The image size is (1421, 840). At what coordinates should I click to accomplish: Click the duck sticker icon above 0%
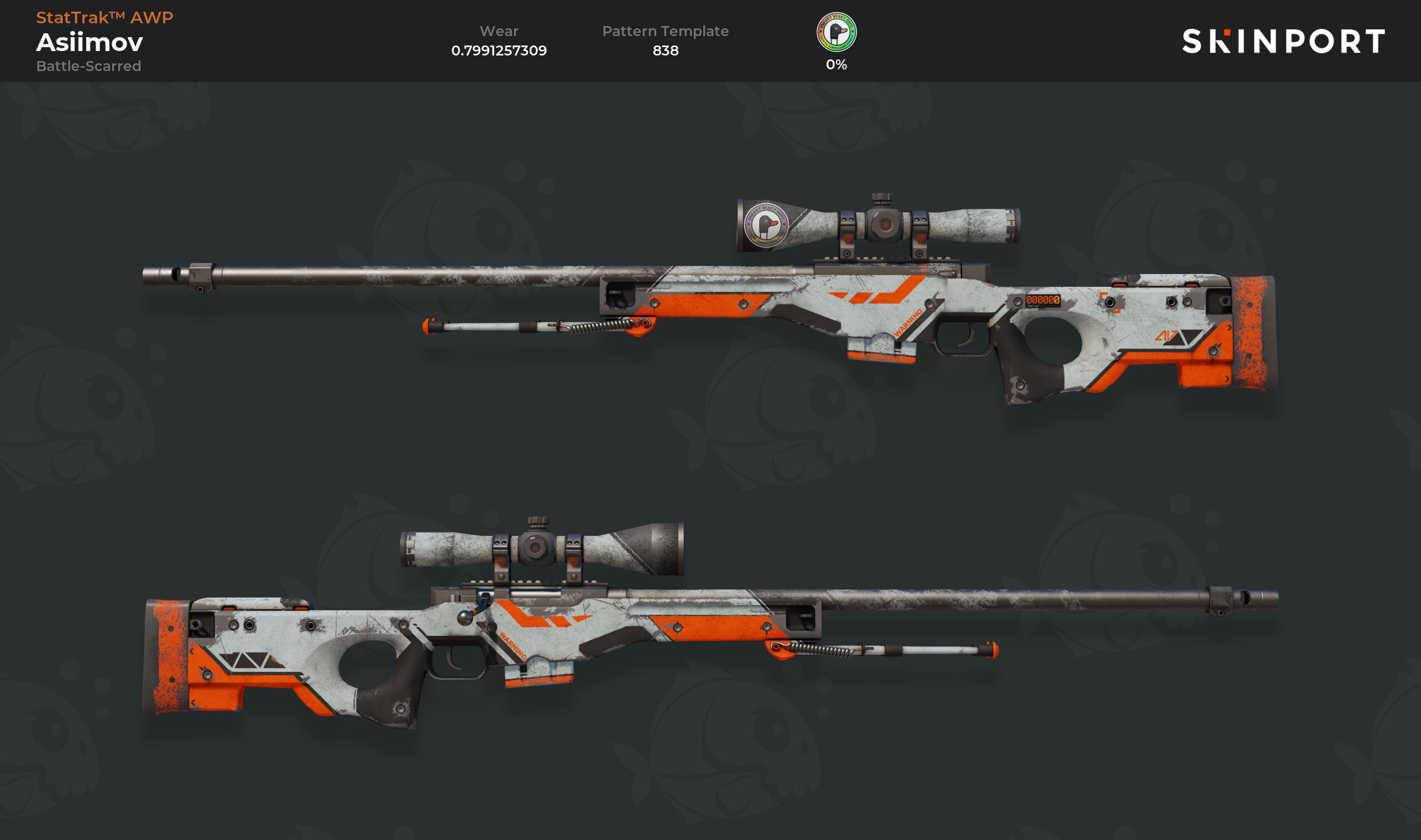point(836,32)
